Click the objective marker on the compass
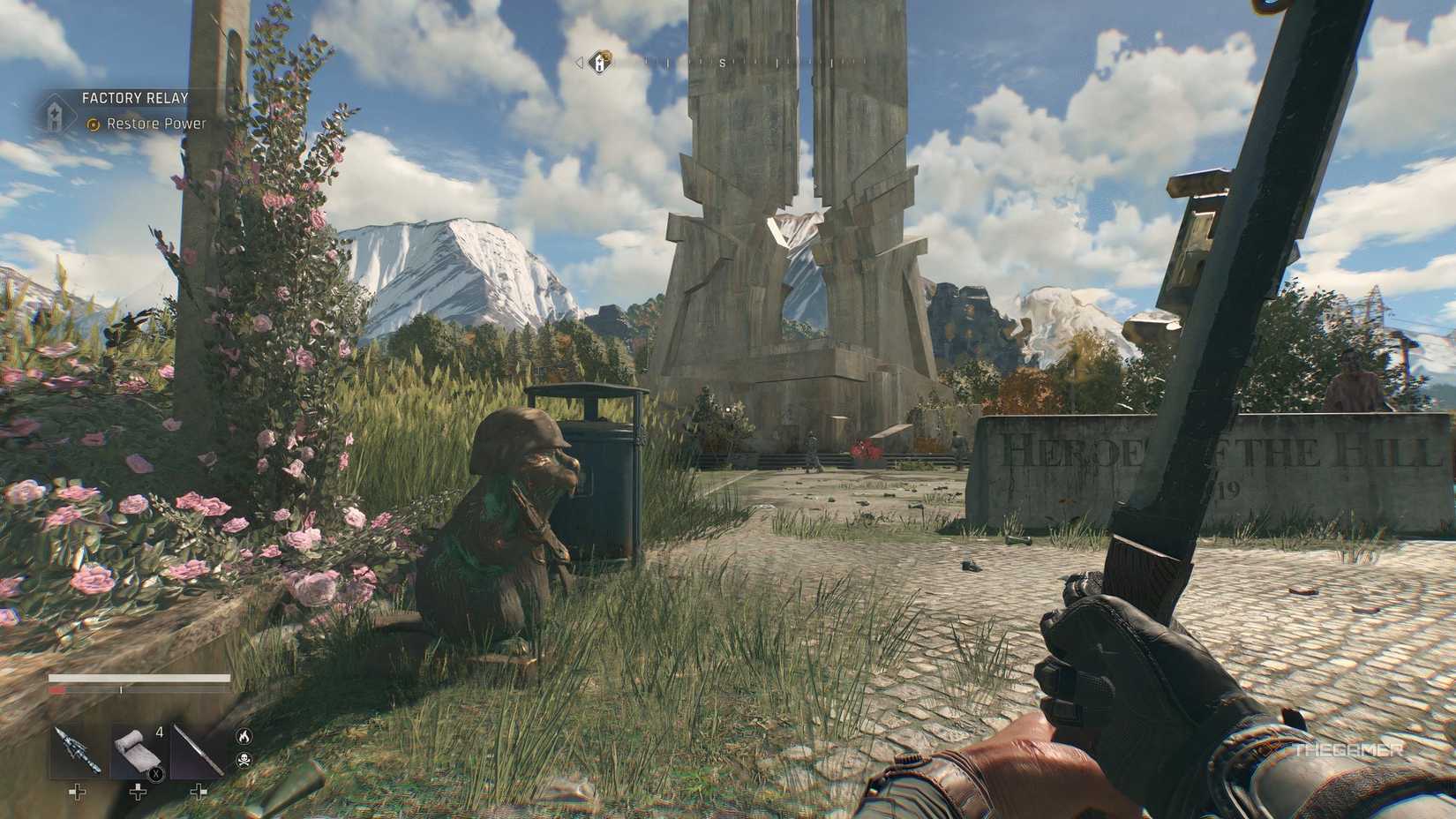 (x=601, y=62)
